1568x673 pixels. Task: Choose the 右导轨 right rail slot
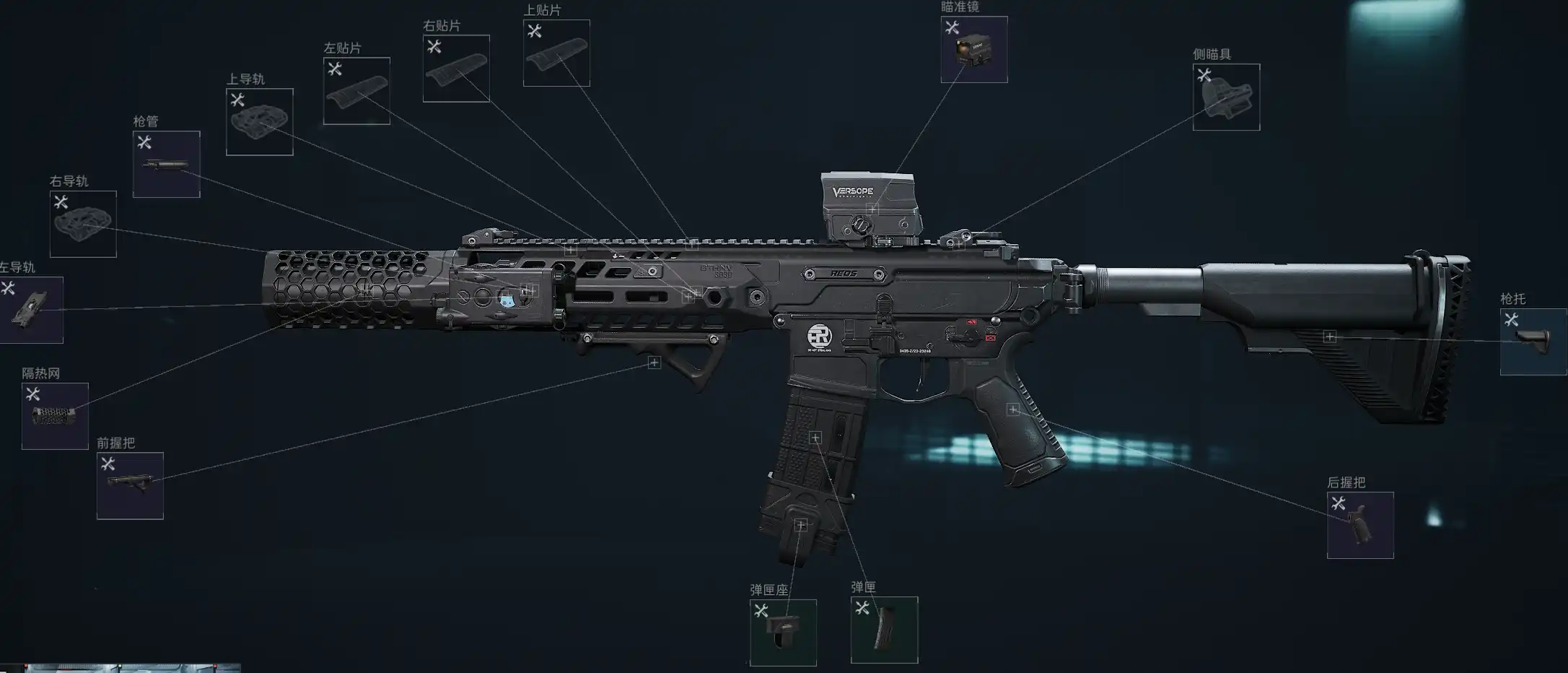[x=83, y=224]
